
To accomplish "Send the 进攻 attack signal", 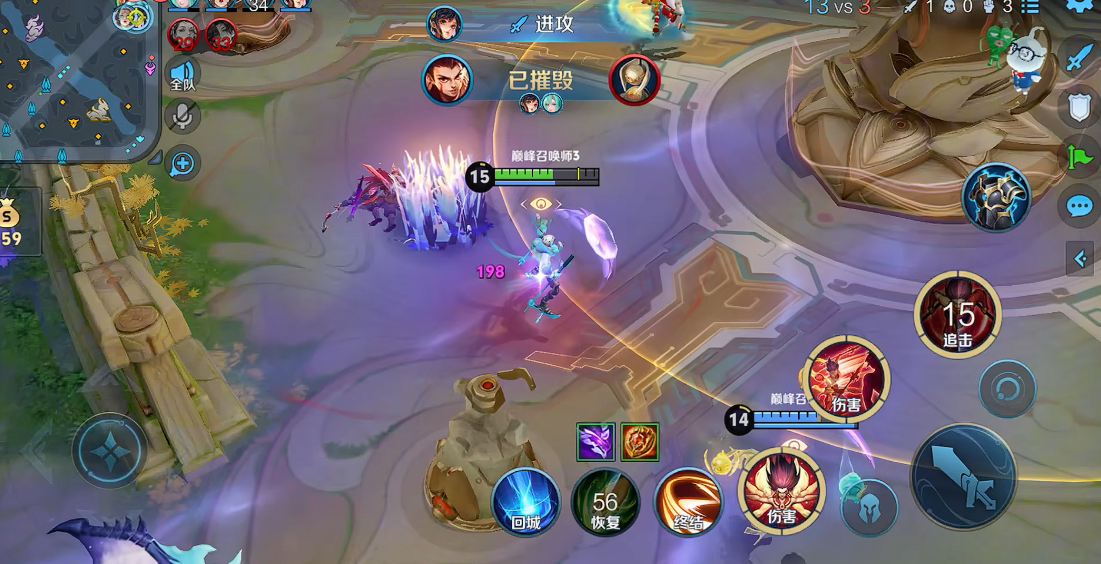I will 544,24.
